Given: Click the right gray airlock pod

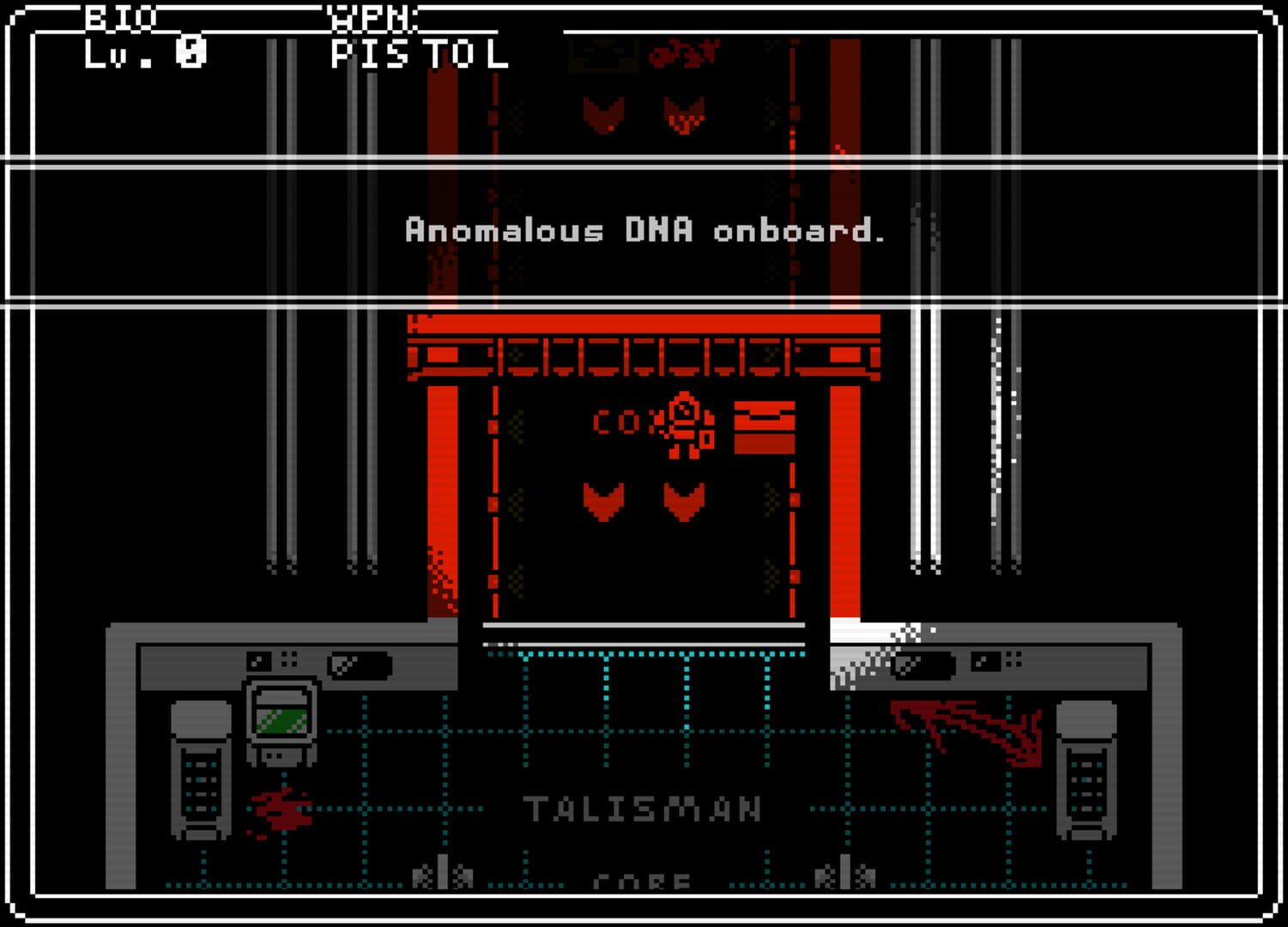Looking at the screenshot, I should (x=1085, y=768).
